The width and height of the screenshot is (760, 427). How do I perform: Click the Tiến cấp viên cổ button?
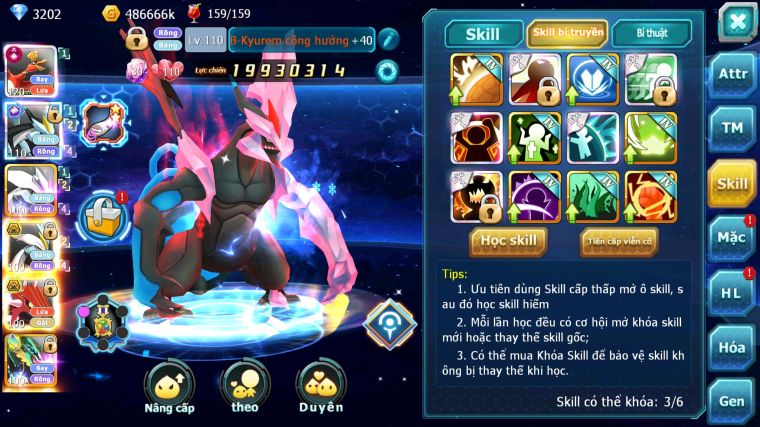click(618, 241)
